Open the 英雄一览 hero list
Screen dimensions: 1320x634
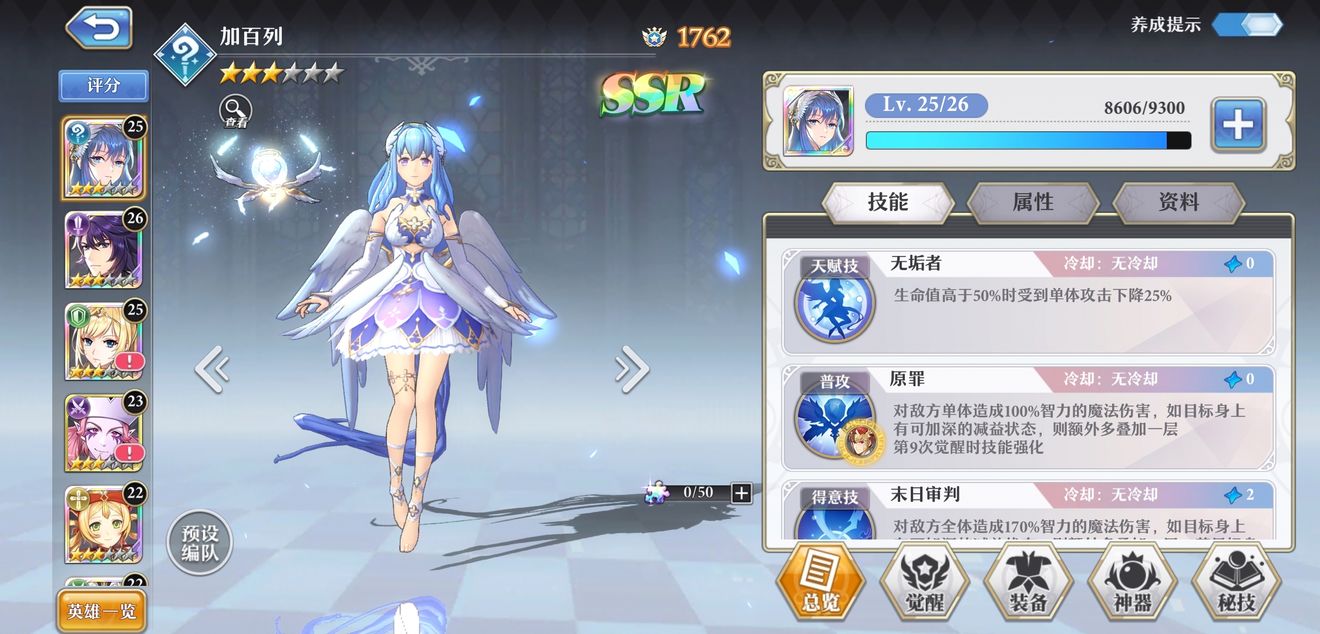(101, 611)
